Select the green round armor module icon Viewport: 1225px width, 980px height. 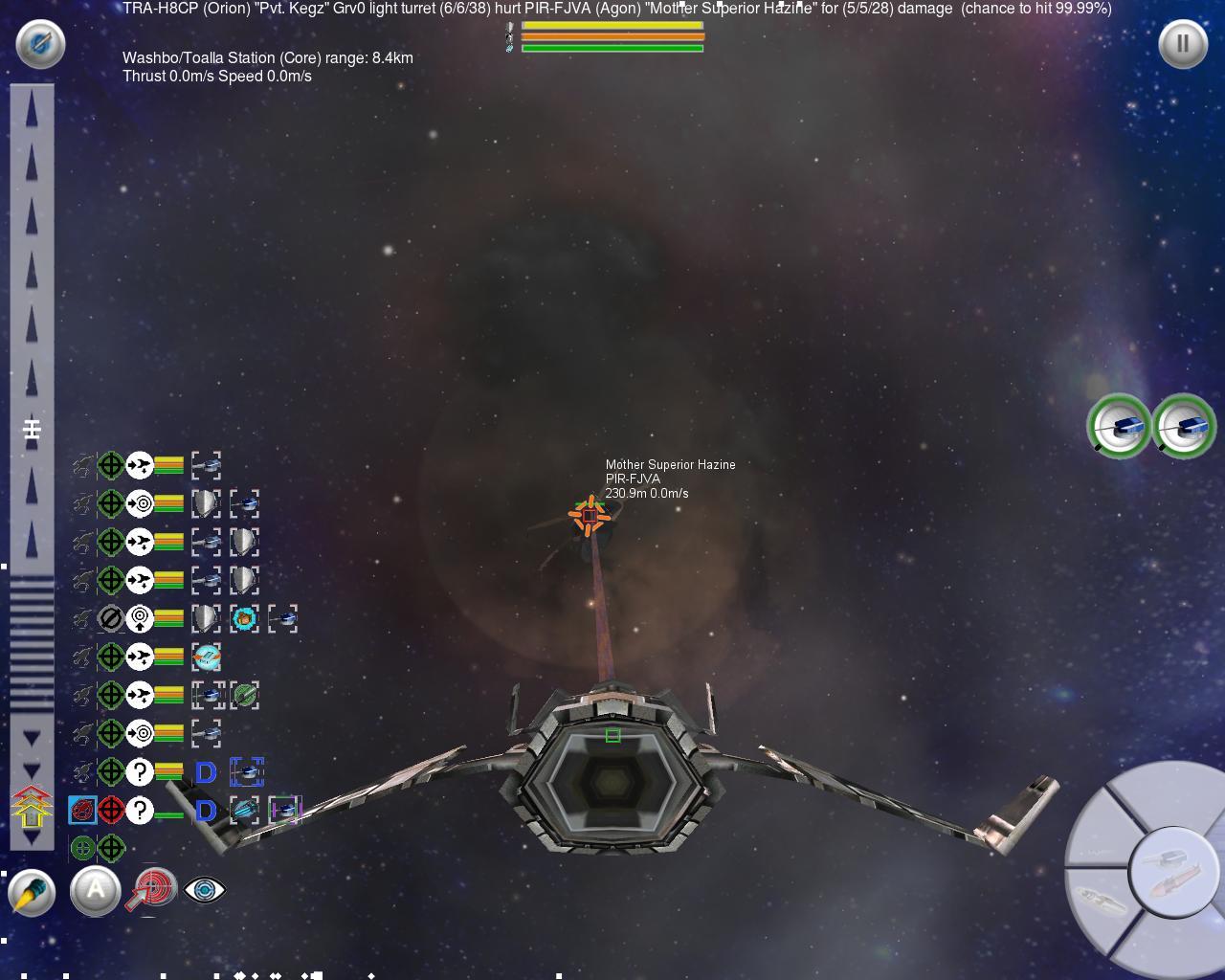coord(244,695)
